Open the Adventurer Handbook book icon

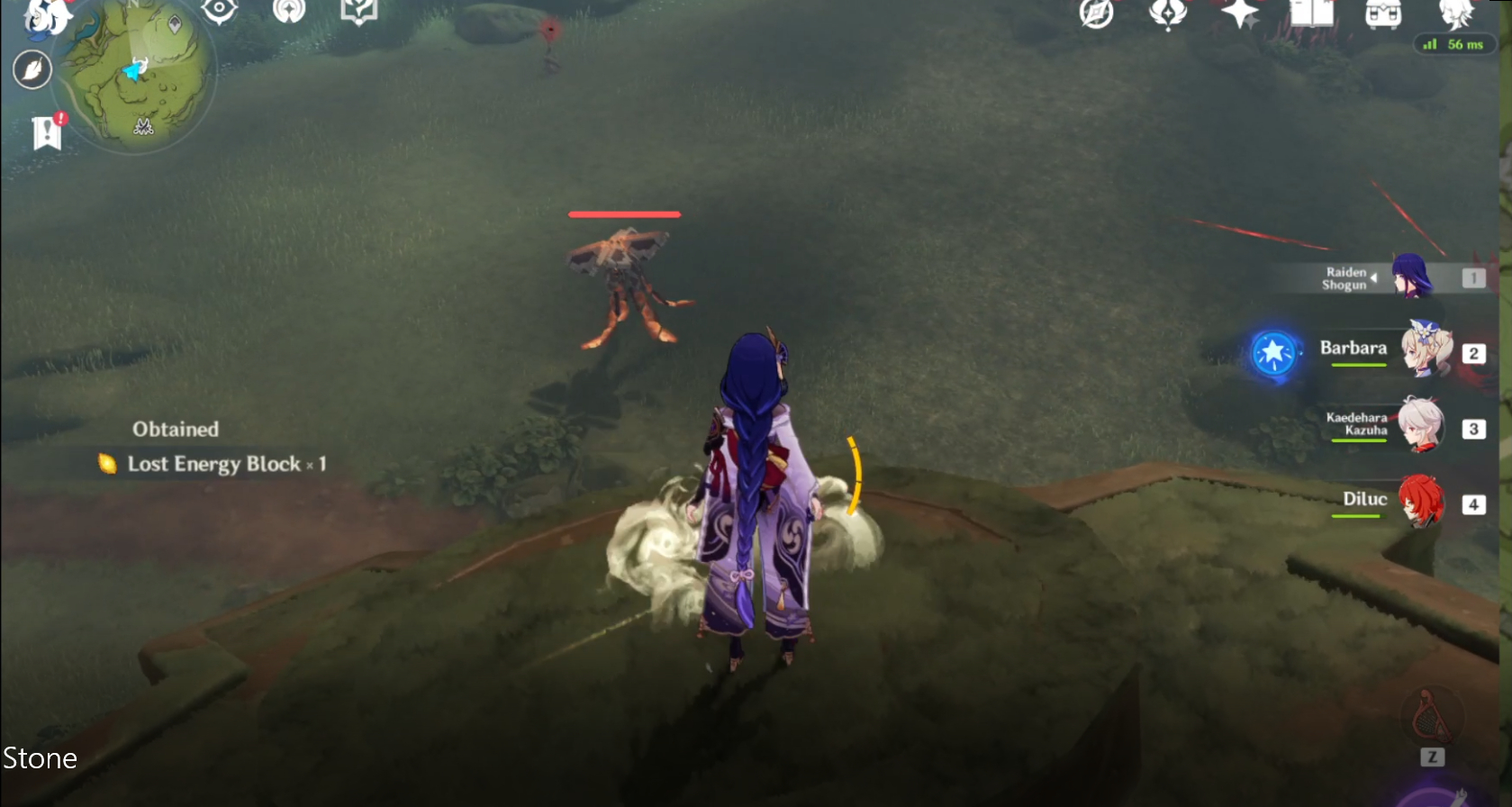(x=1313, y=14)
